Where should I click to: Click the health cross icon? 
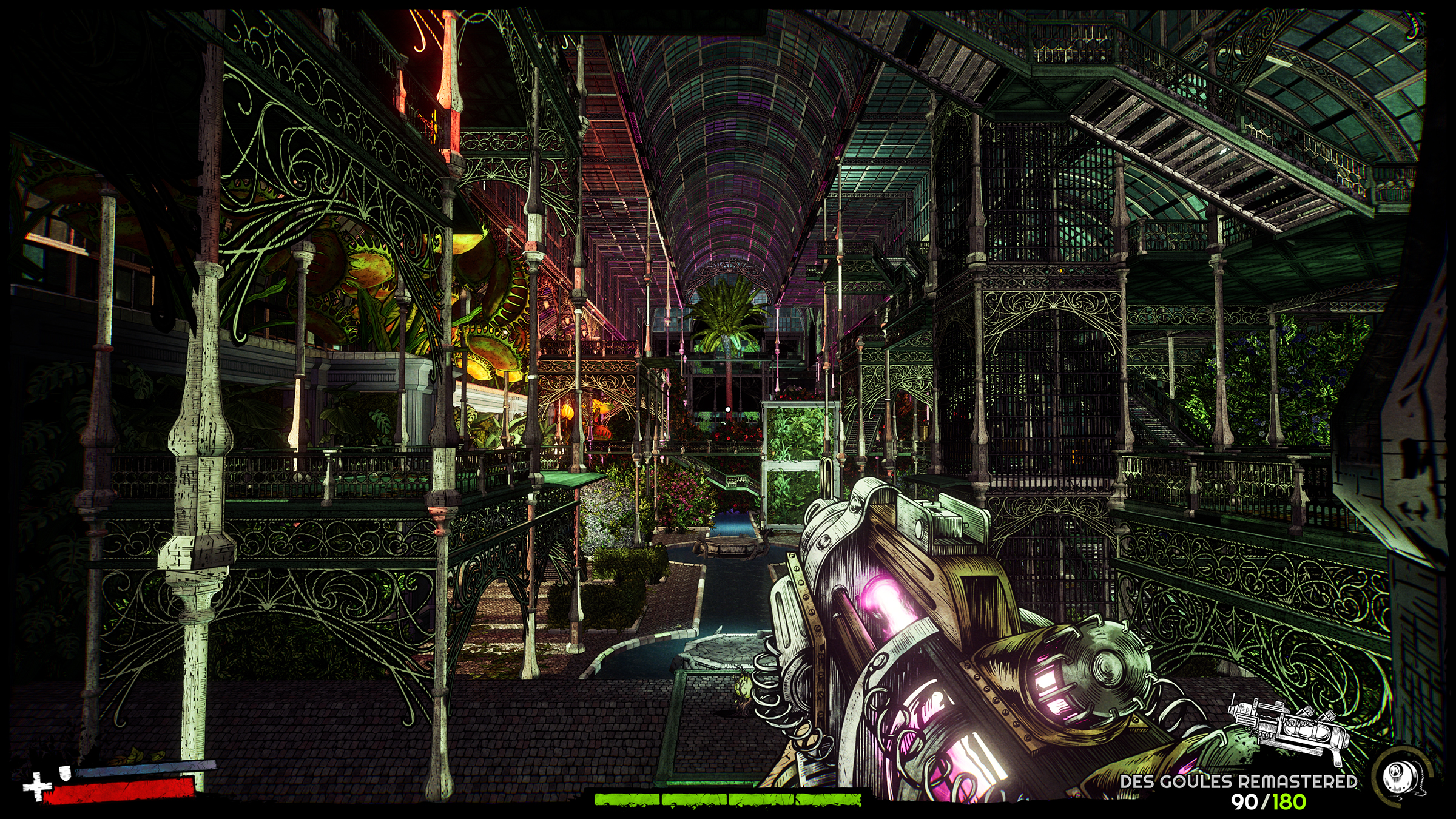(x=38, y=789)
